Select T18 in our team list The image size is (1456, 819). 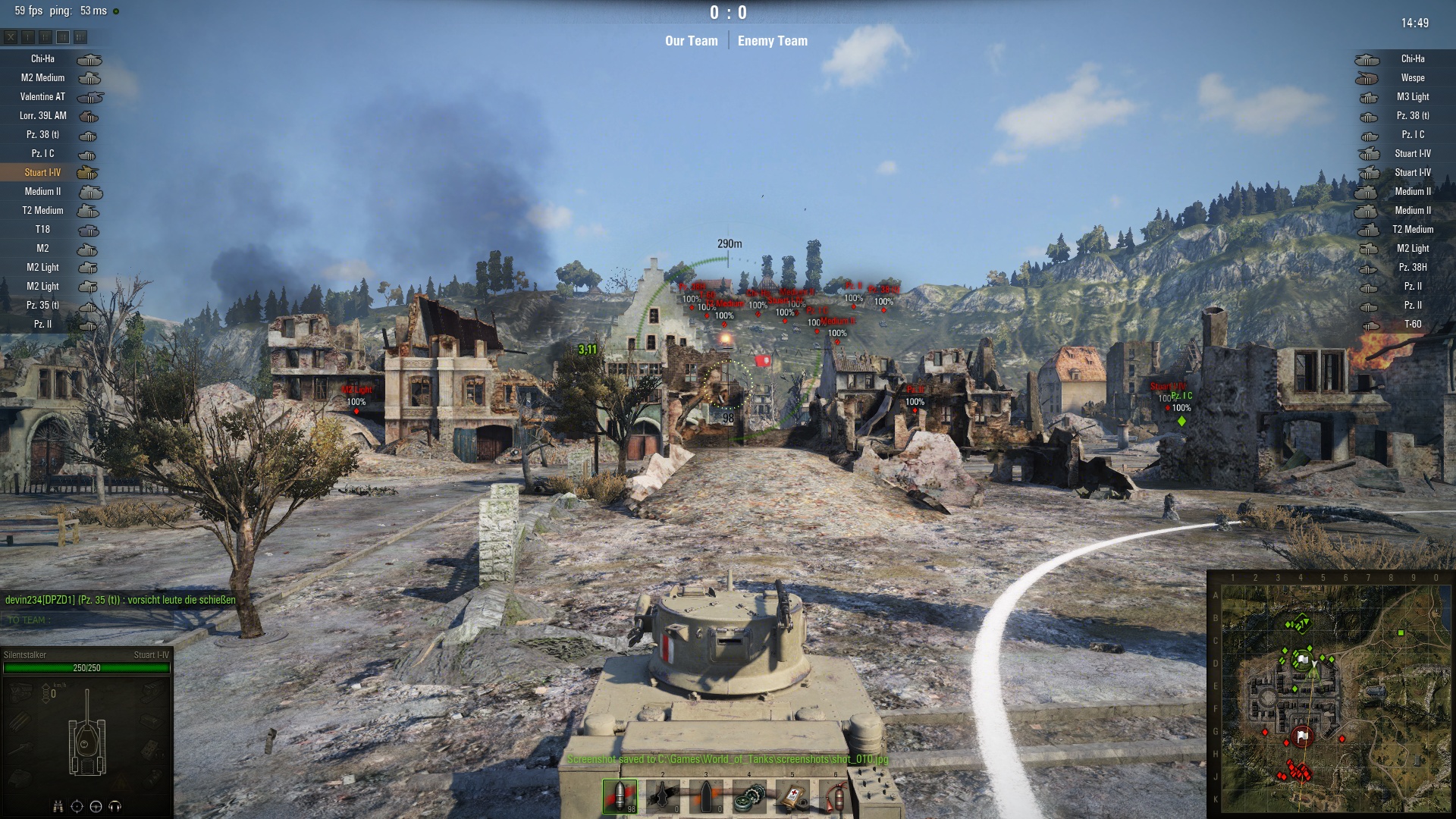coord(42,230)
